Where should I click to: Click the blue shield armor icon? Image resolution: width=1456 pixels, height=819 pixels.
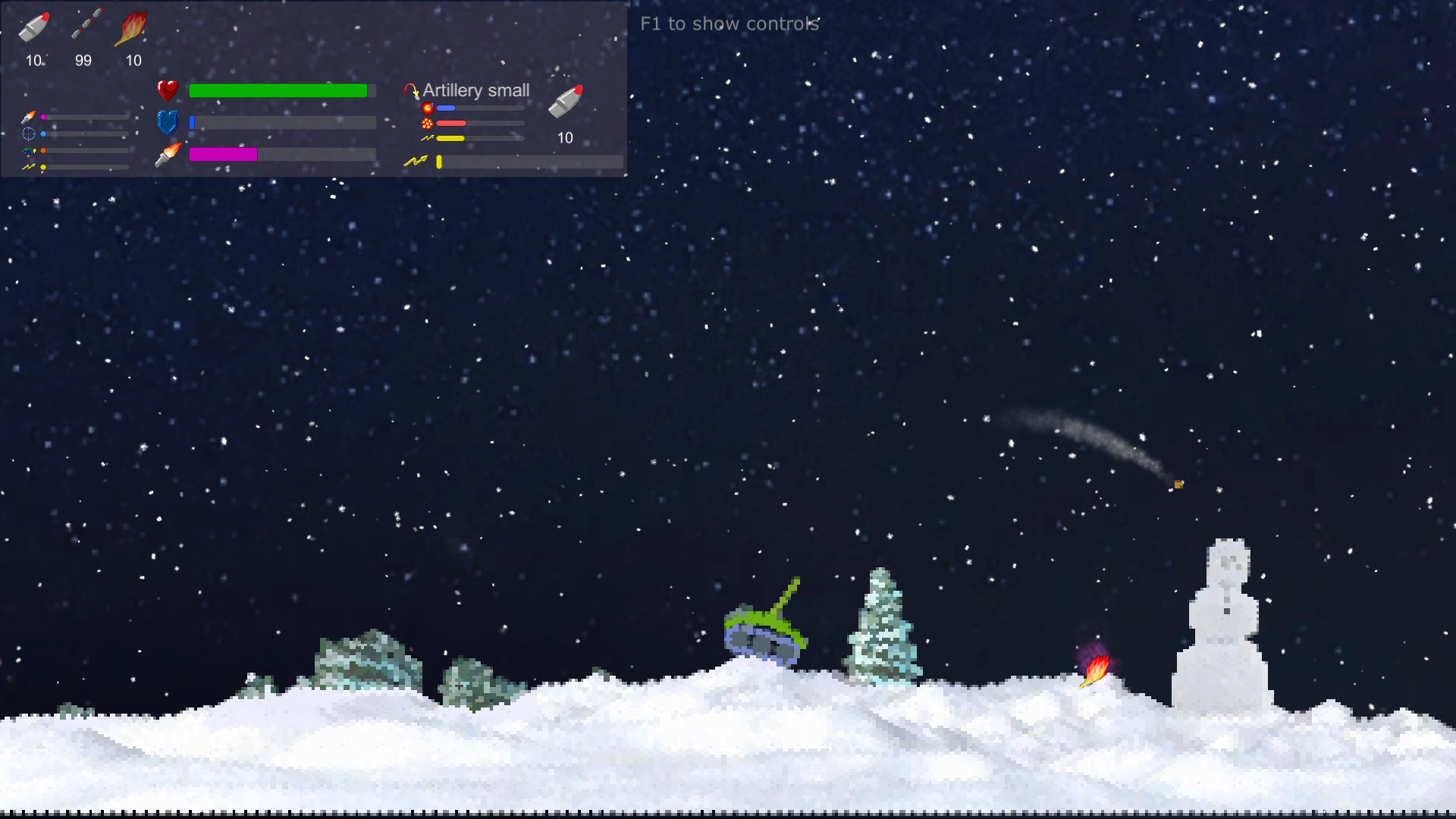(168, 122)
